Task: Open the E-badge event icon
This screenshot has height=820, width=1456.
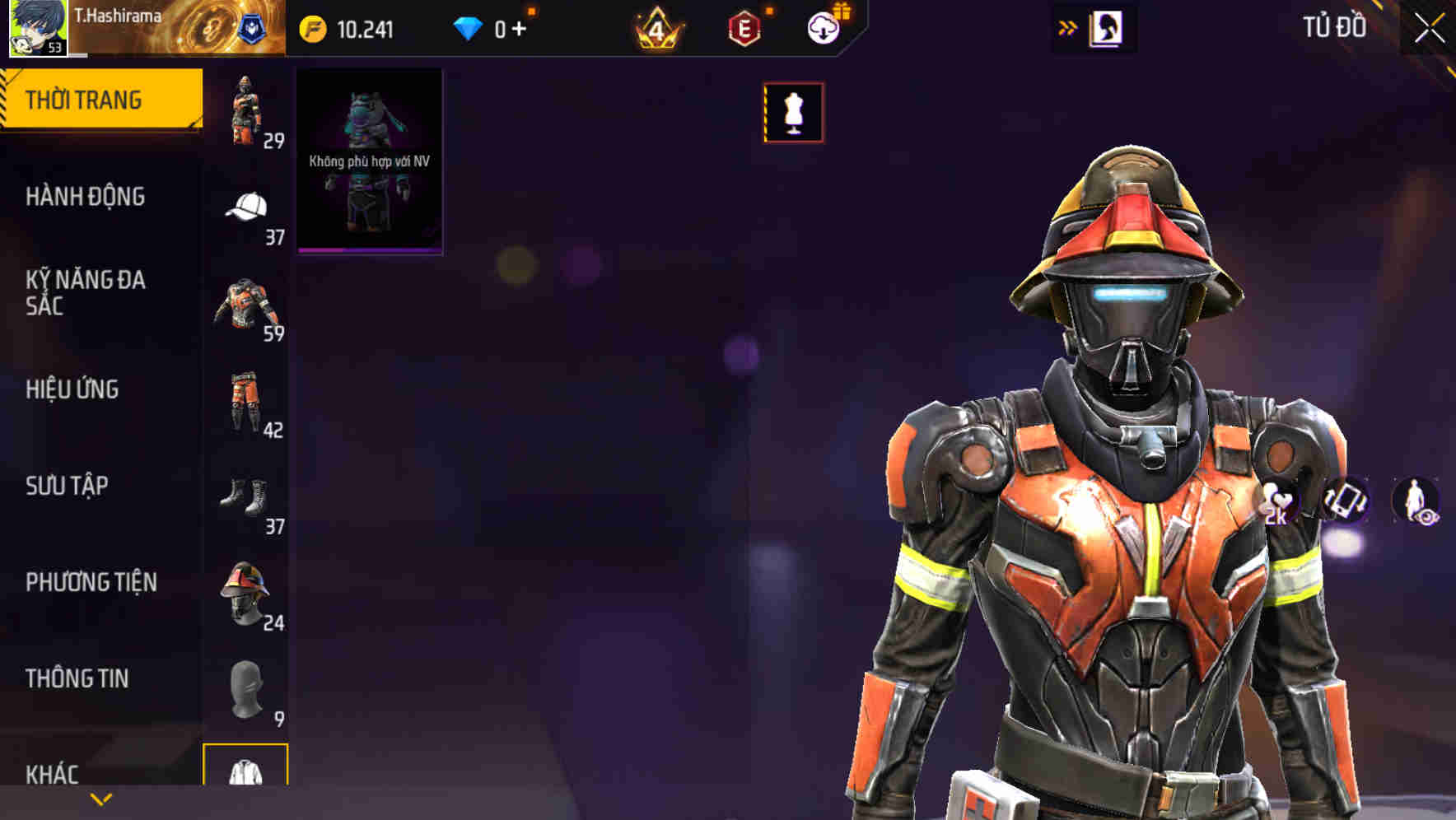Action: 745,27
